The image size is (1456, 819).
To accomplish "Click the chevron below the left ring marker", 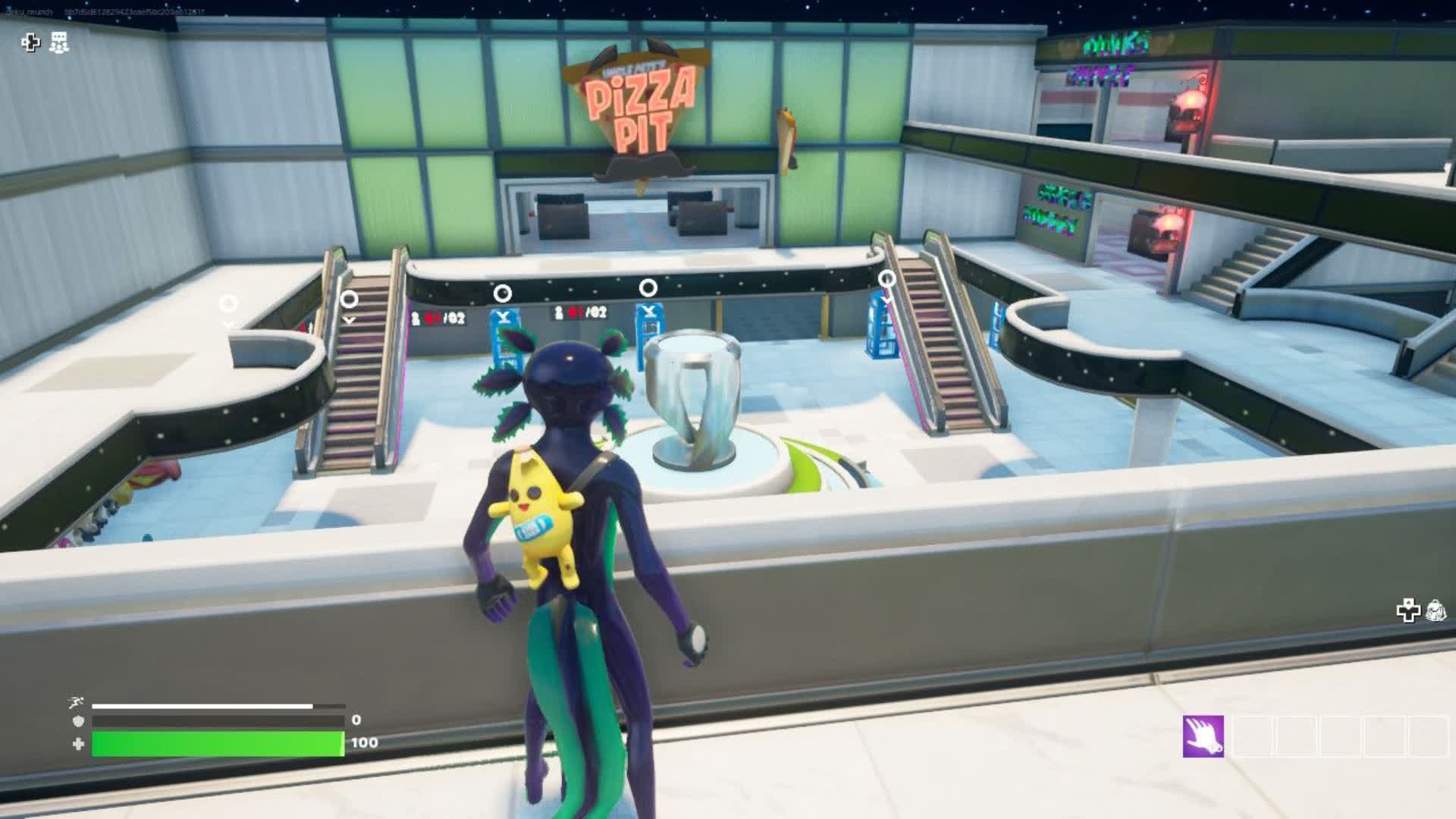I will coord(350,321).
